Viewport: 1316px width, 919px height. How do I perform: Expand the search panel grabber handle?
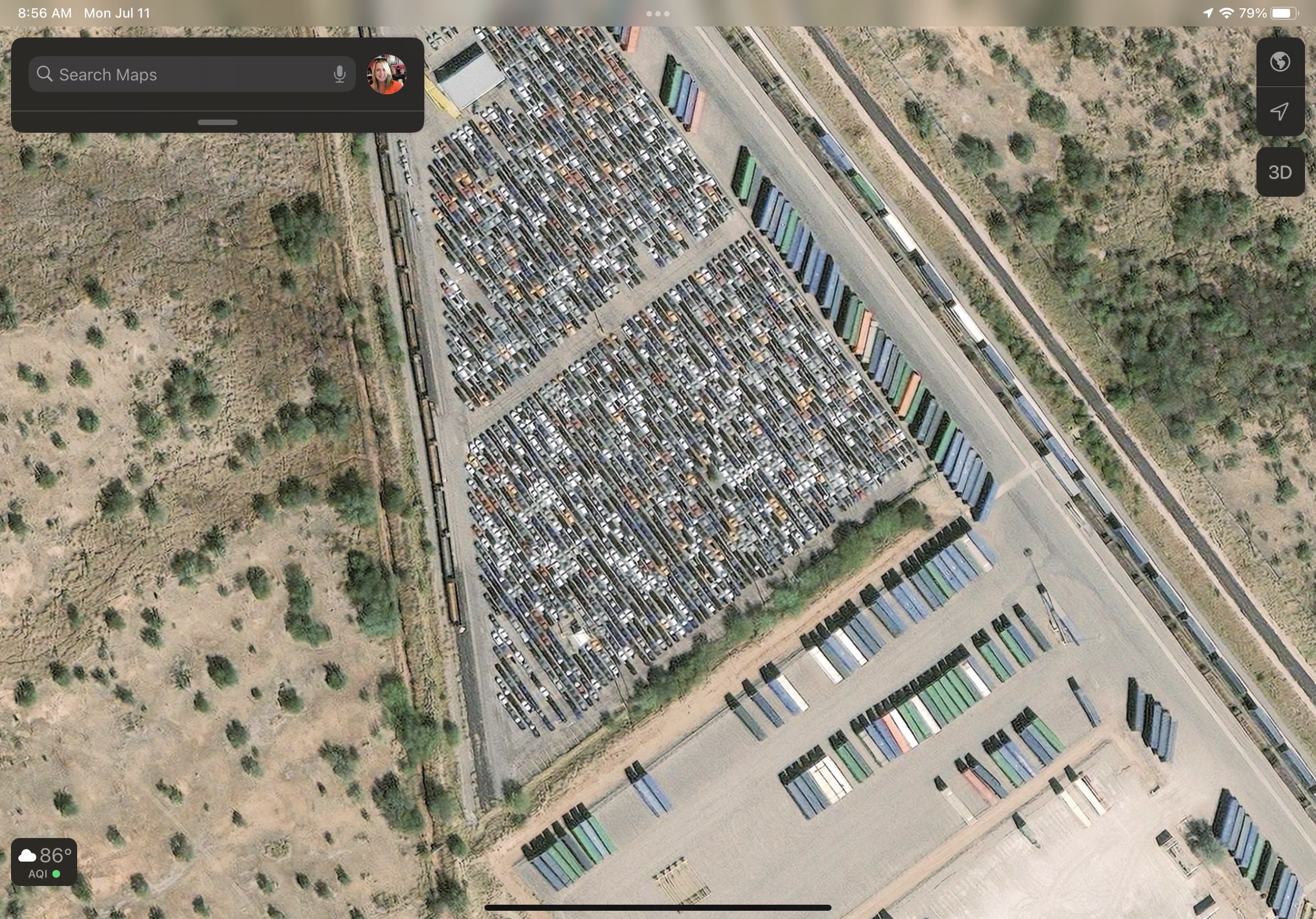click(217, 122)
